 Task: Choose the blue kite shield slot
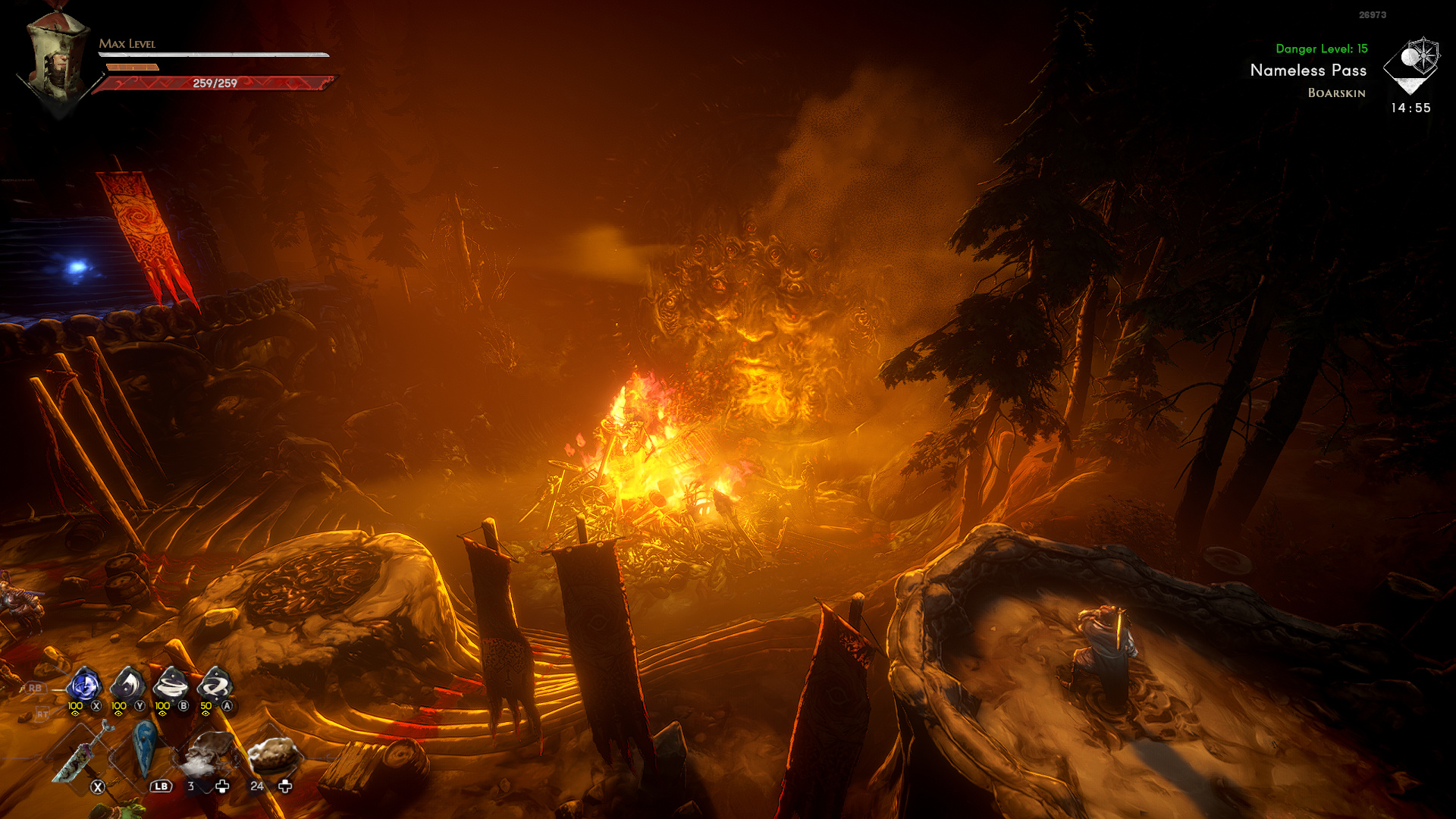pos(144,749)
